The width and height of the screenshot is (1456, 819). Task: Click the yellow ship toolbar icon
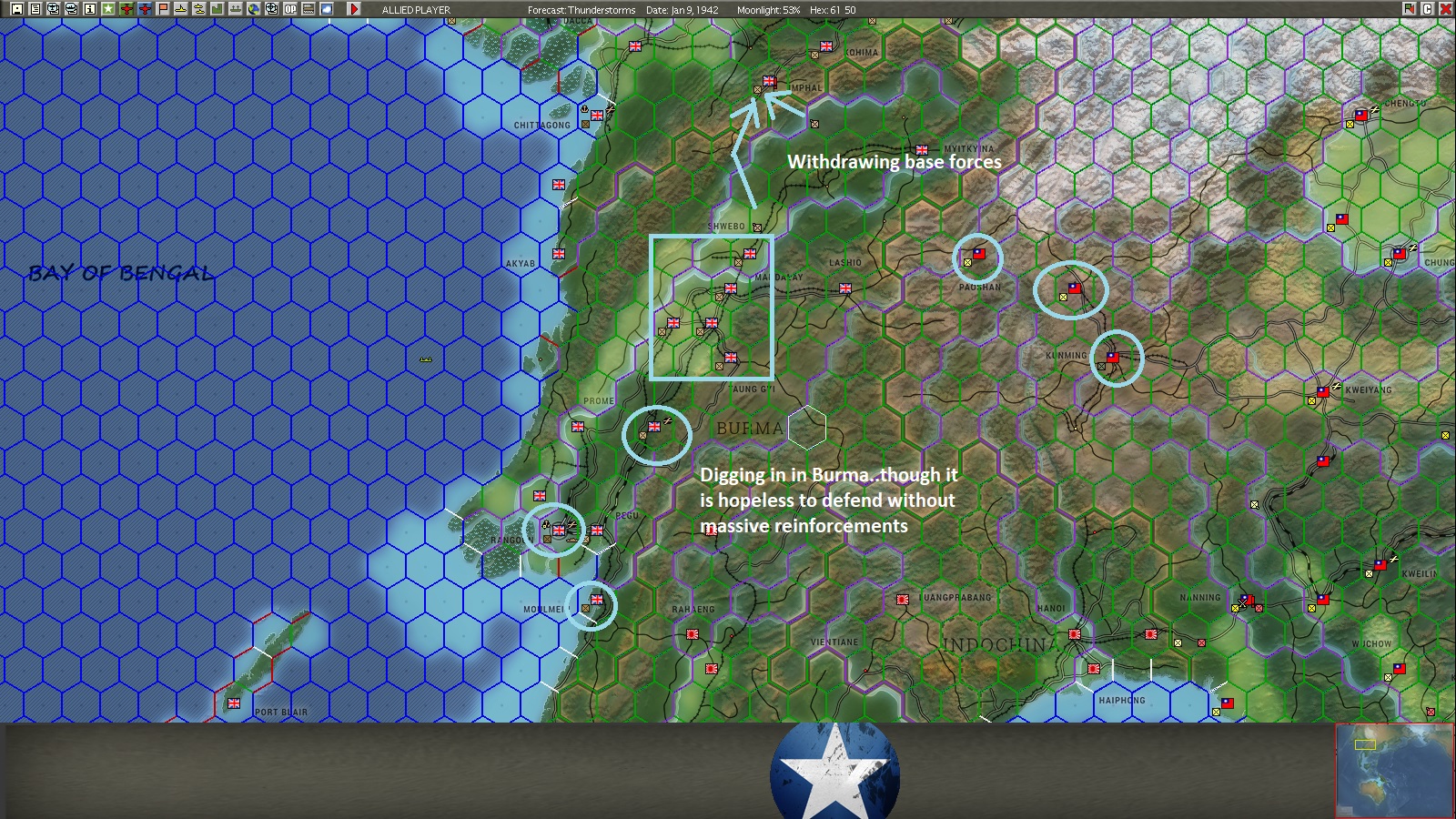[x=182, y=9]
